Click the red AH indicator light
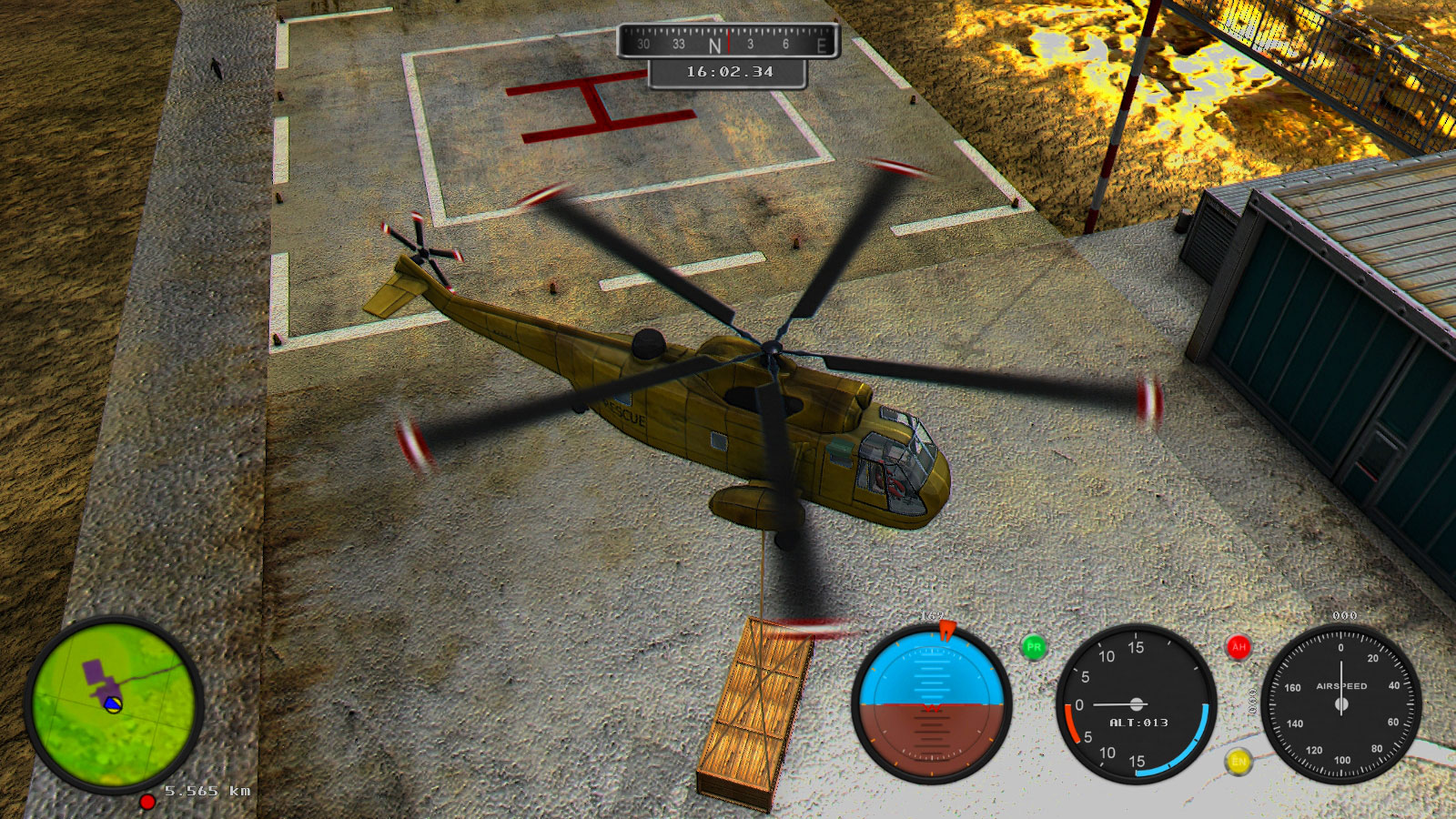 pyautogui.click(x=1238, y=647)
